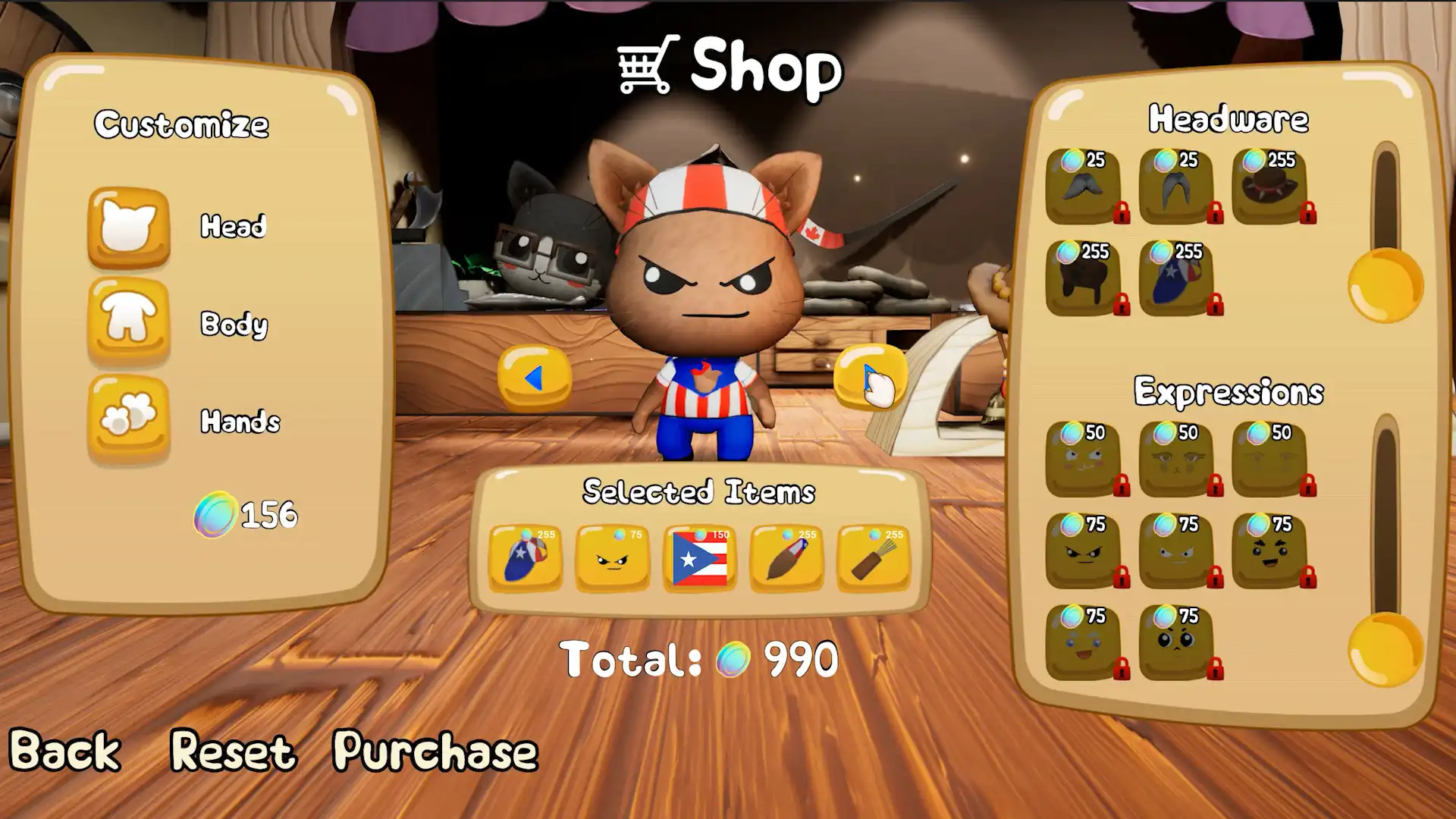Select the gray mustache costing 25 coins
This screenshot has height=819, width=1456.
(1084, 186)
